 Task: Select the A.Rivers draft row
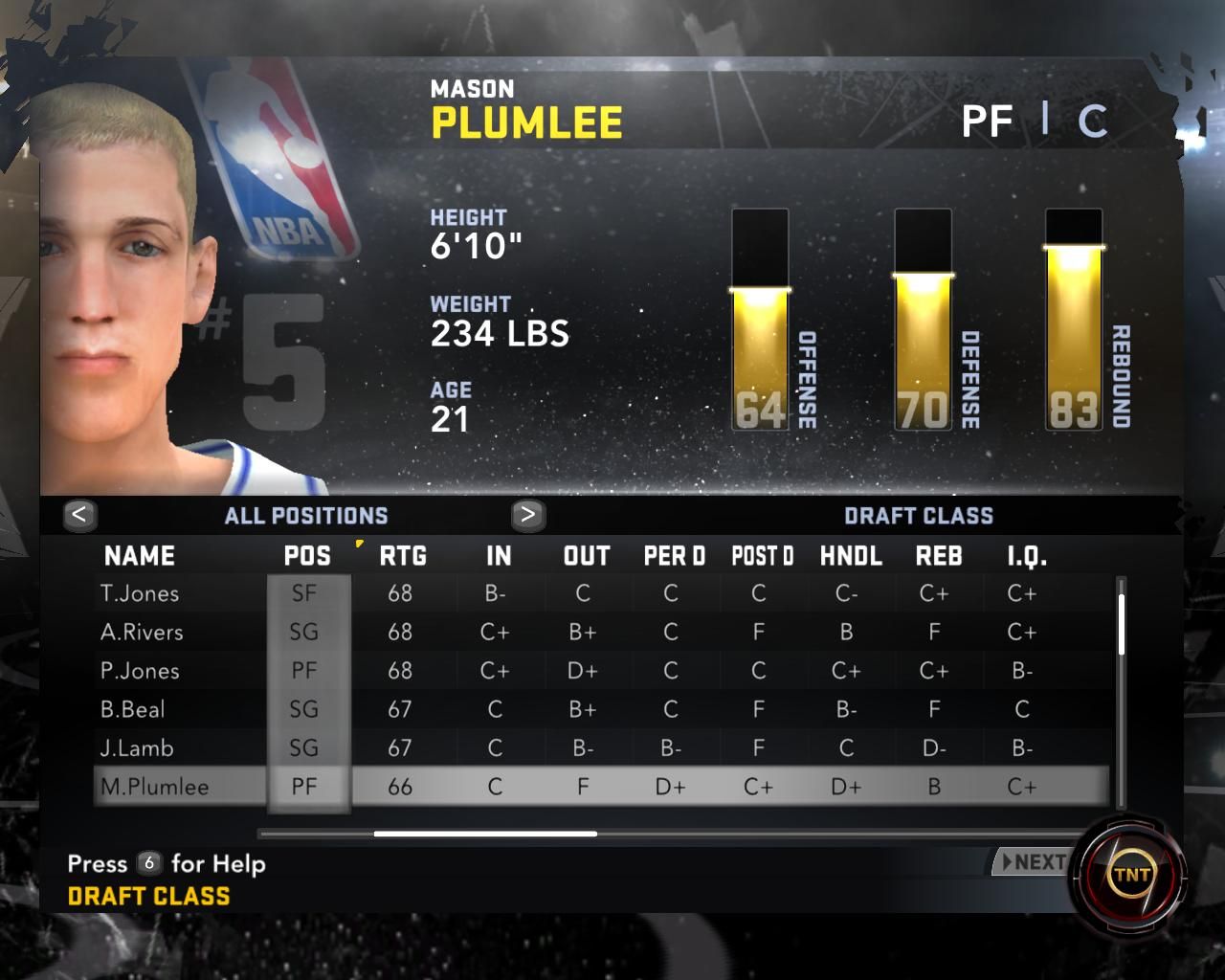(142, 632)
